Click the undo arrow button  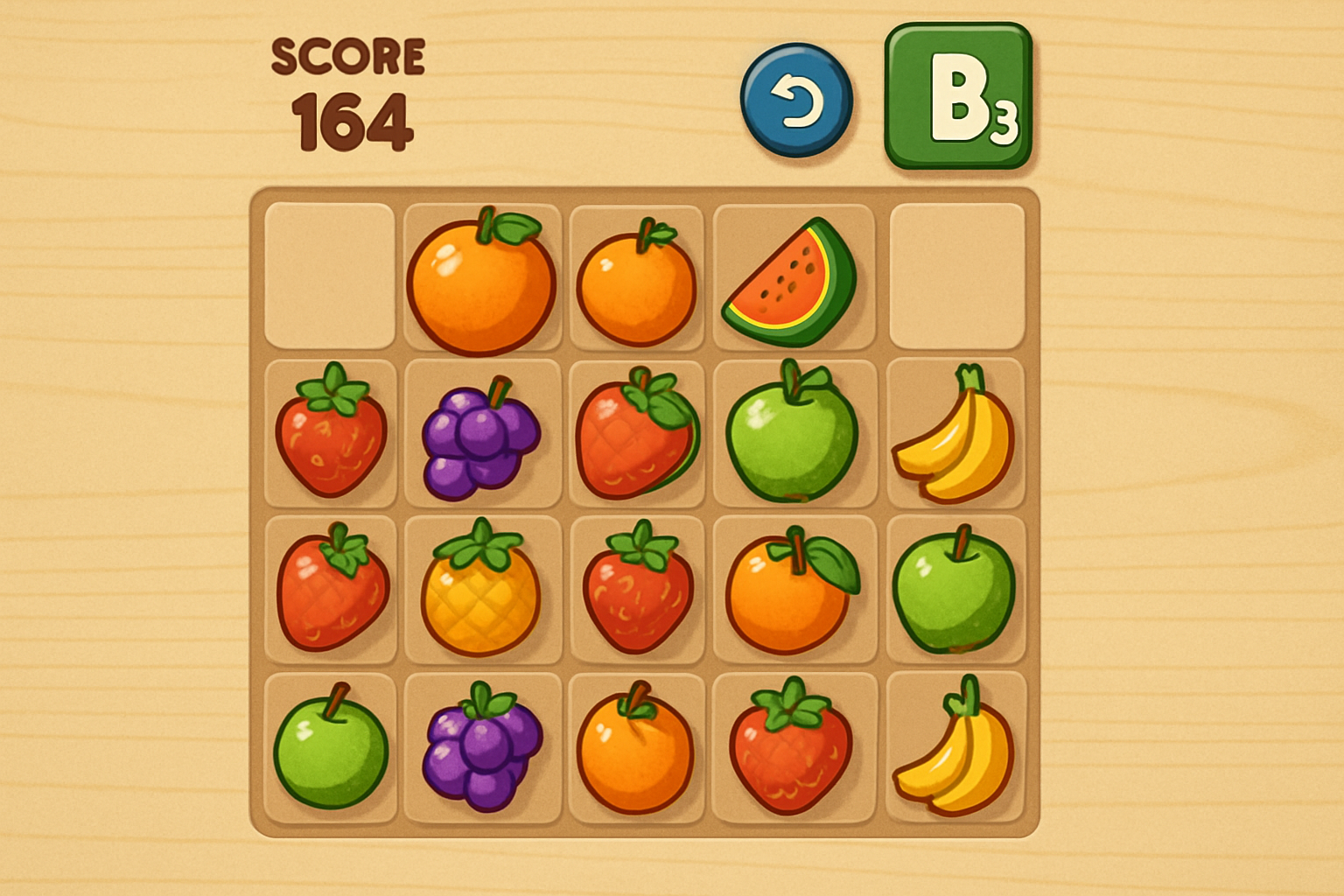click(797, 99)
